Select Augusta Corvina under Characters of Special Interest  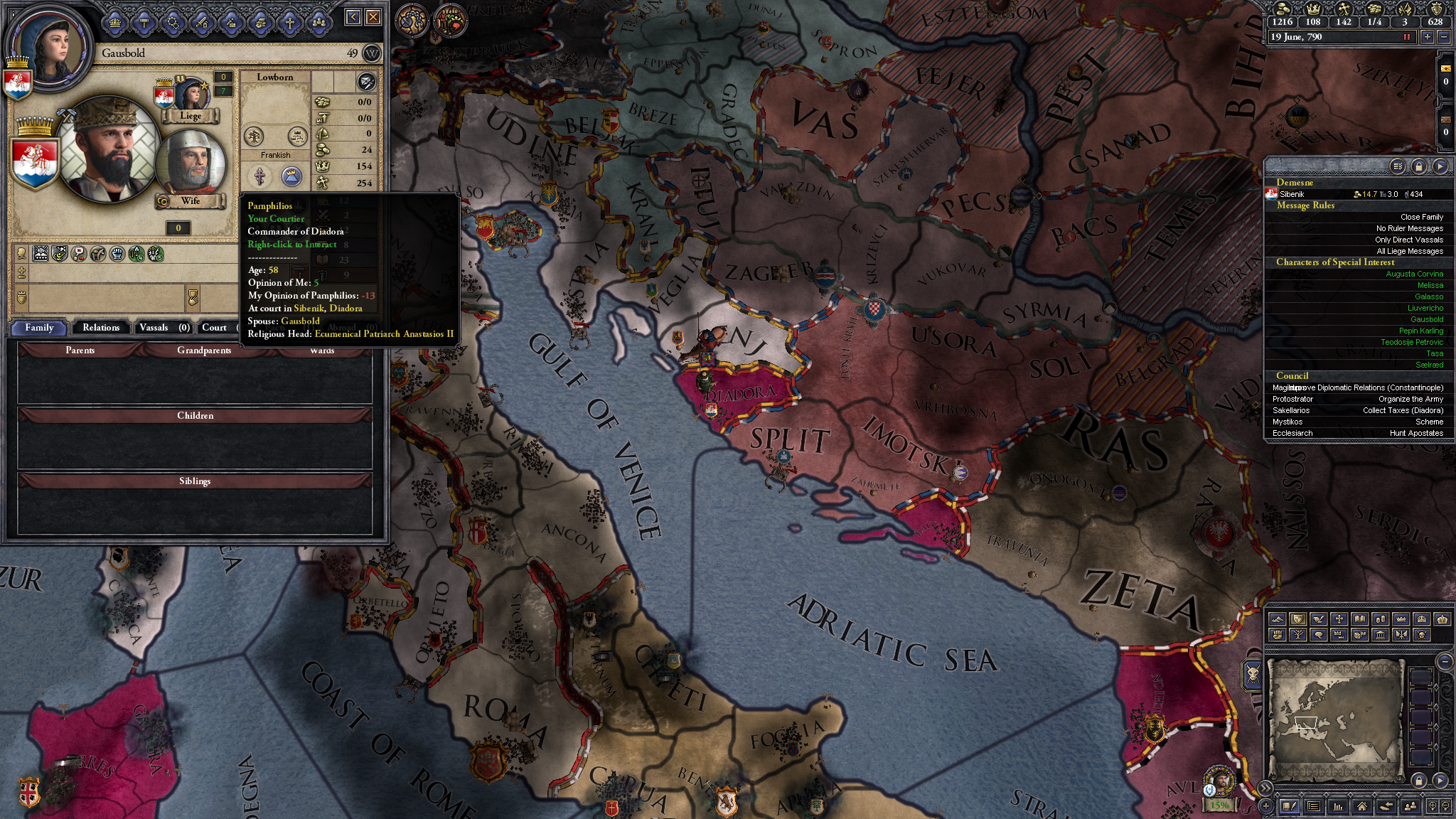pyautogui.click(x=1415, y=274)
